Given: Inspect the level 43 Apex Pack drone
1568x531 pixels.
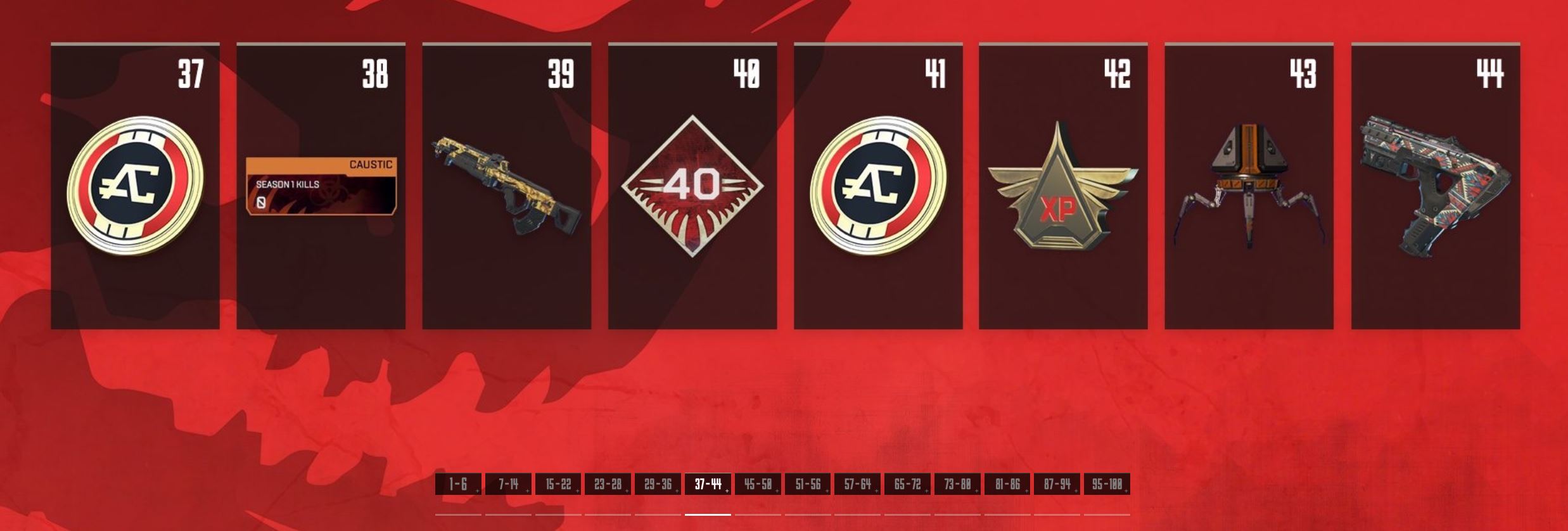Looking at the screenshot, I should click(1249, 186).
